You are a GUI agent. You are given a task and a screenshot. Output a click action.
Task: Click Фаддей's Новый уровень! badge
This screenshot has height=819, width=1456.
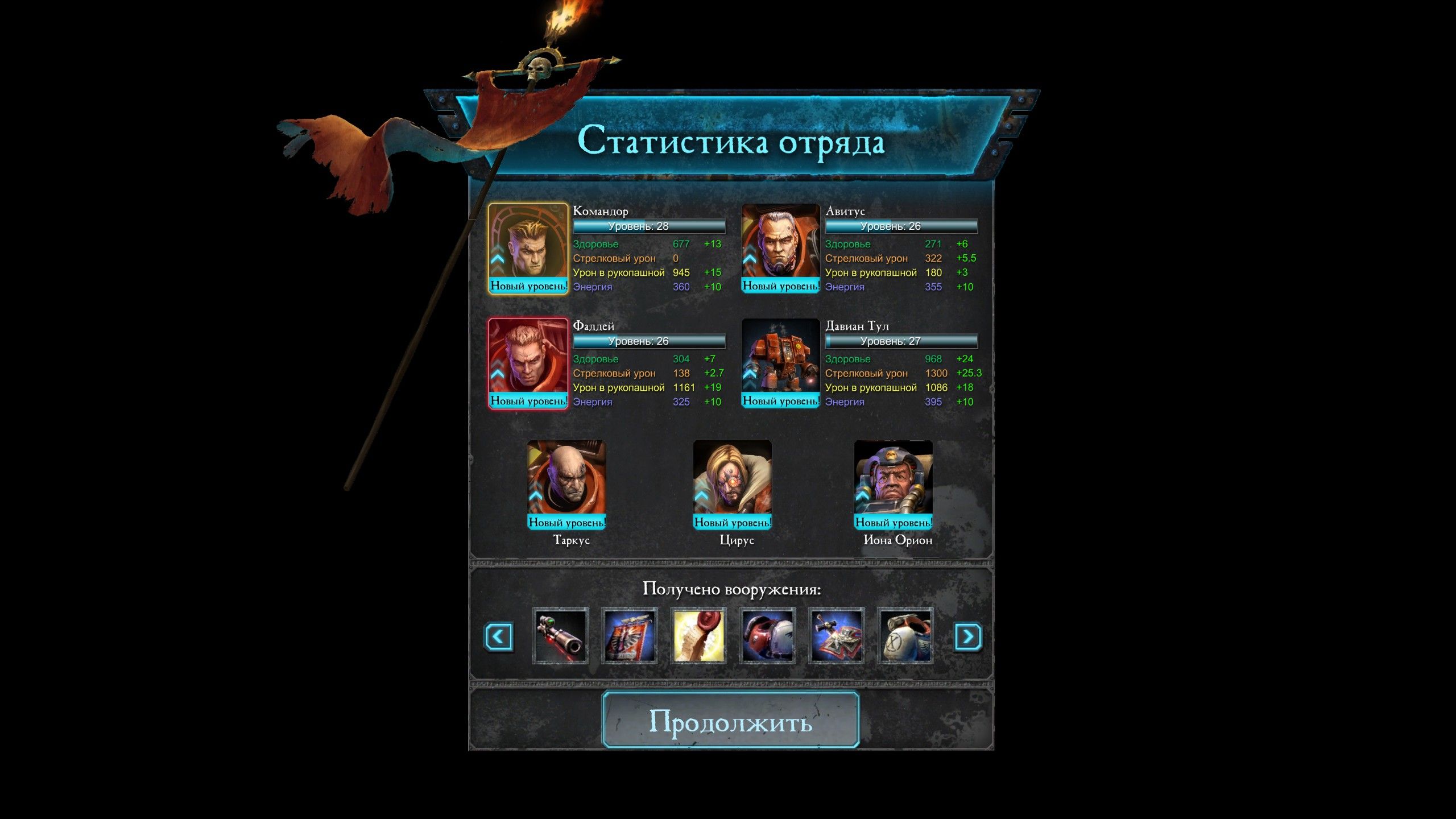(528, 401)
